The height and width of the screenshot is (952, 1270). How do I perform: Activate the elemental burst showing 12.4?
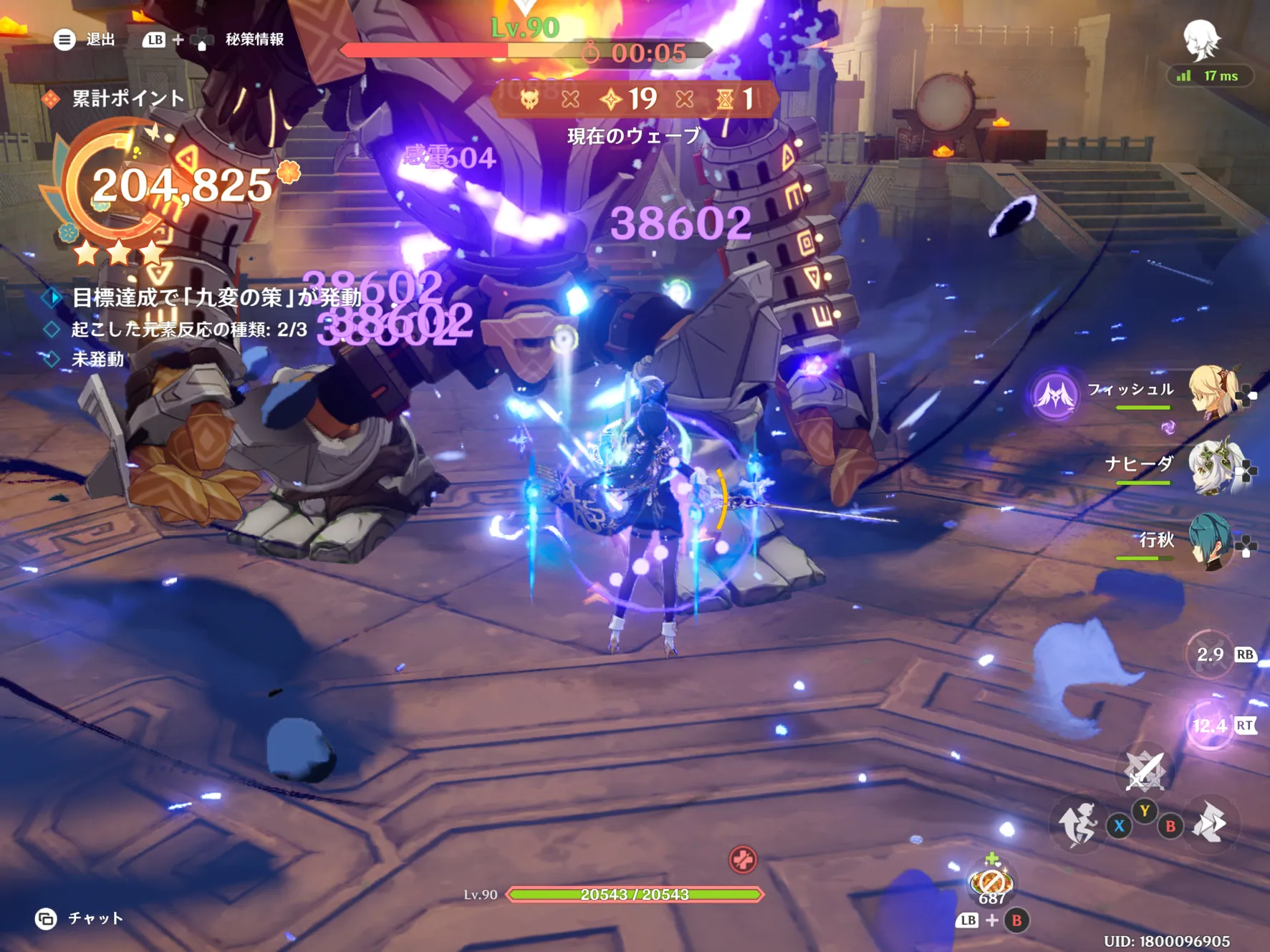point(1210,726)
